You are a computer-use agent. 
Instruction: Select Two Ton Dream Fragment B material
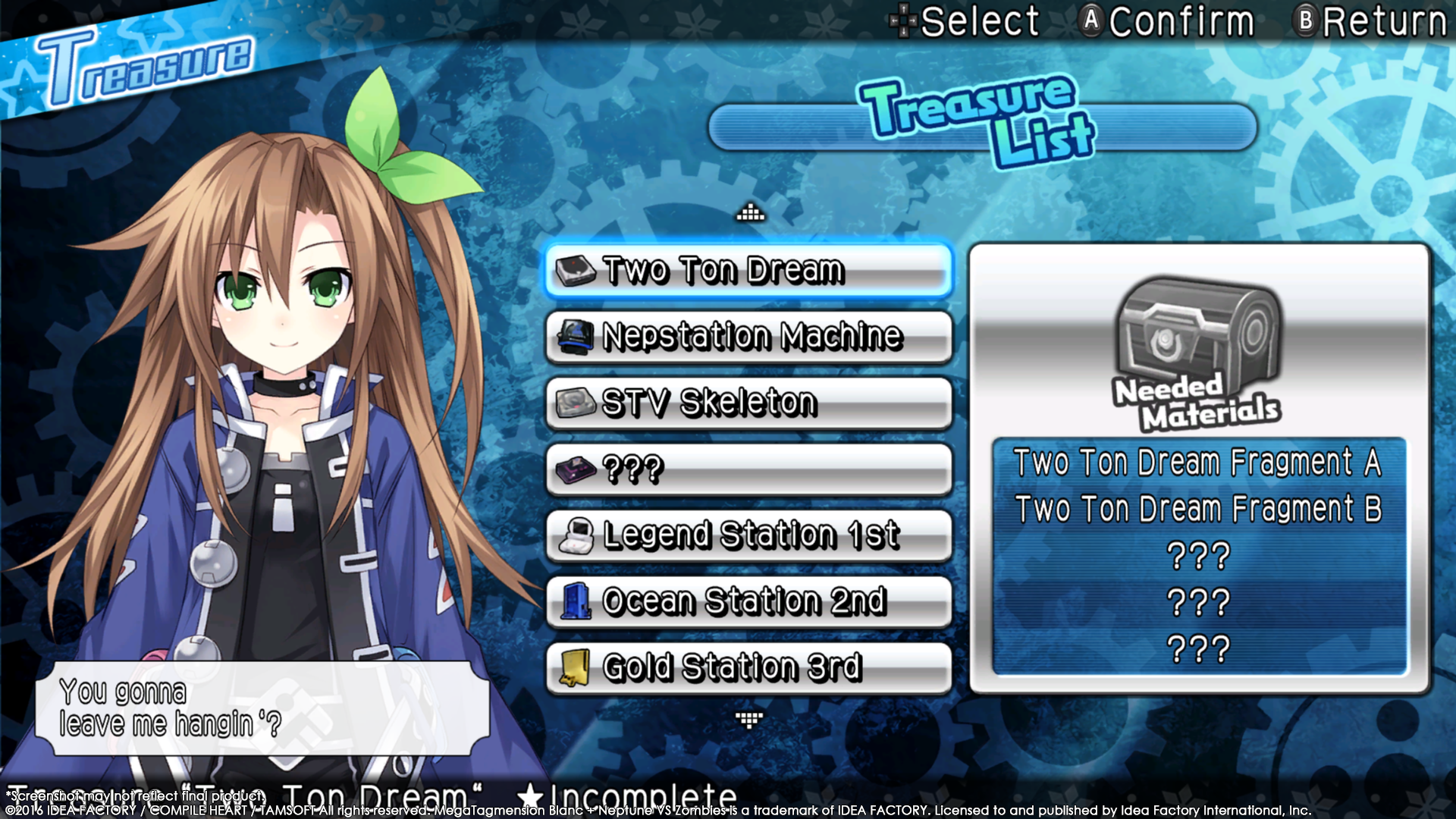1198,509
